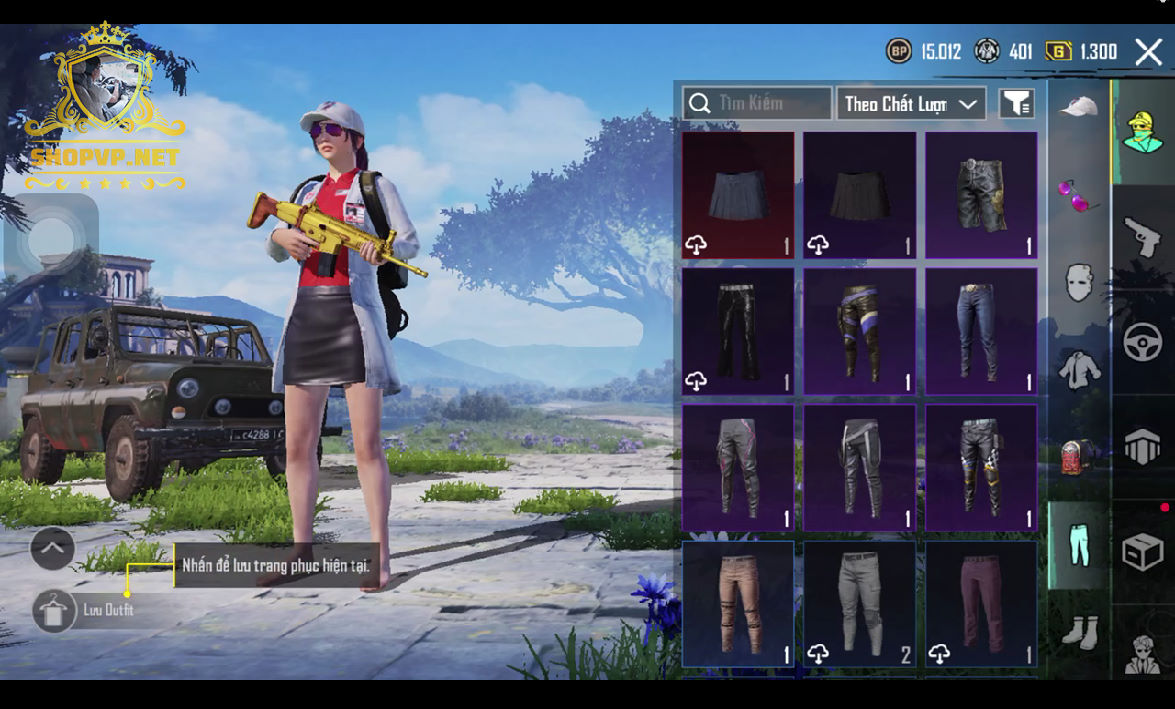Open the pink sunglasses category
Screen dimensions: 1175x709
pyautogui.click(x=1078, y=195)
